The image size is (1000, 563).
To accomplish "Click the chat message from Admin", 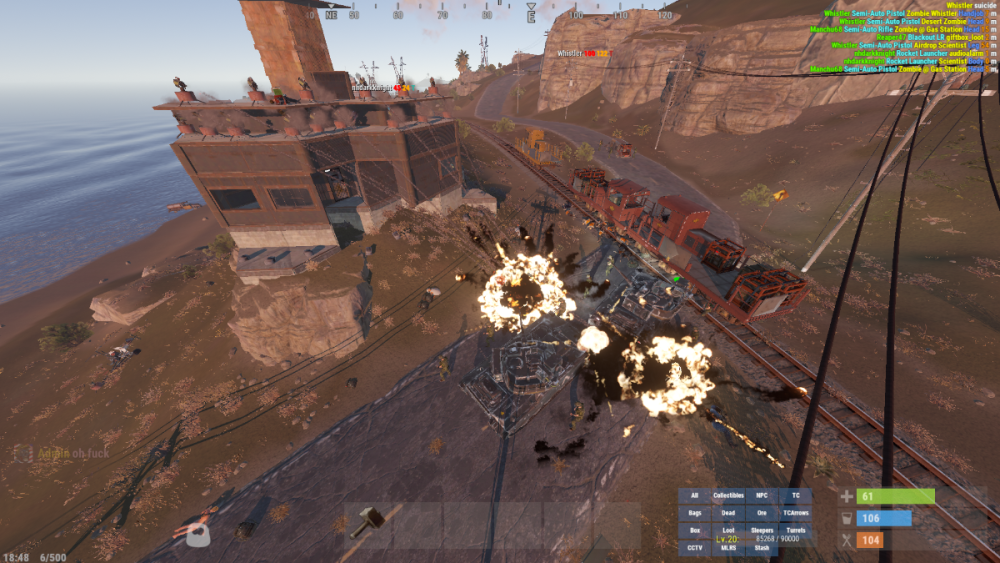I will [62, 453].
